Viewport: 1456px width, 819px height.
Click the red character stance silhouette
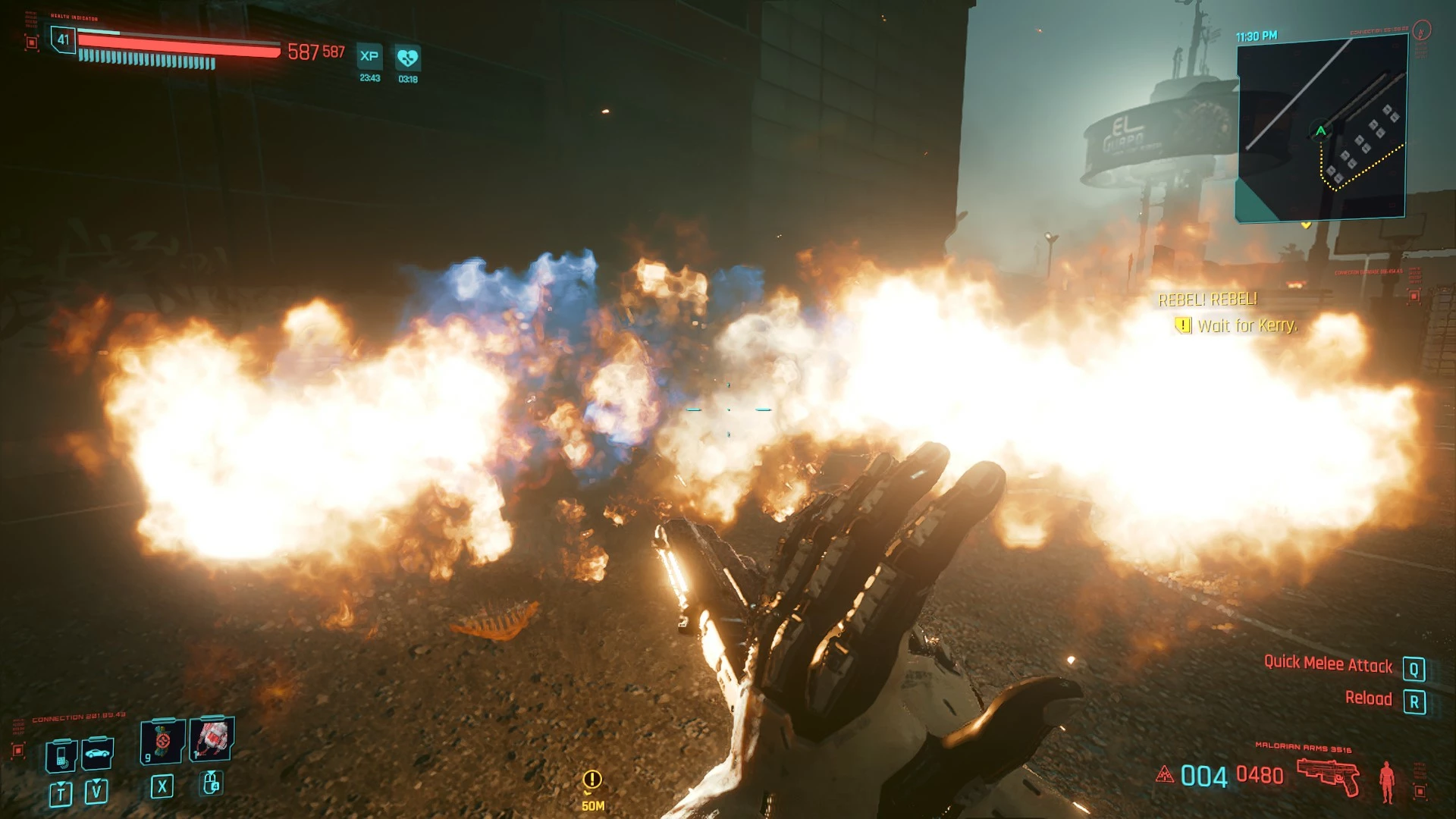click(x=1387, y=781)
